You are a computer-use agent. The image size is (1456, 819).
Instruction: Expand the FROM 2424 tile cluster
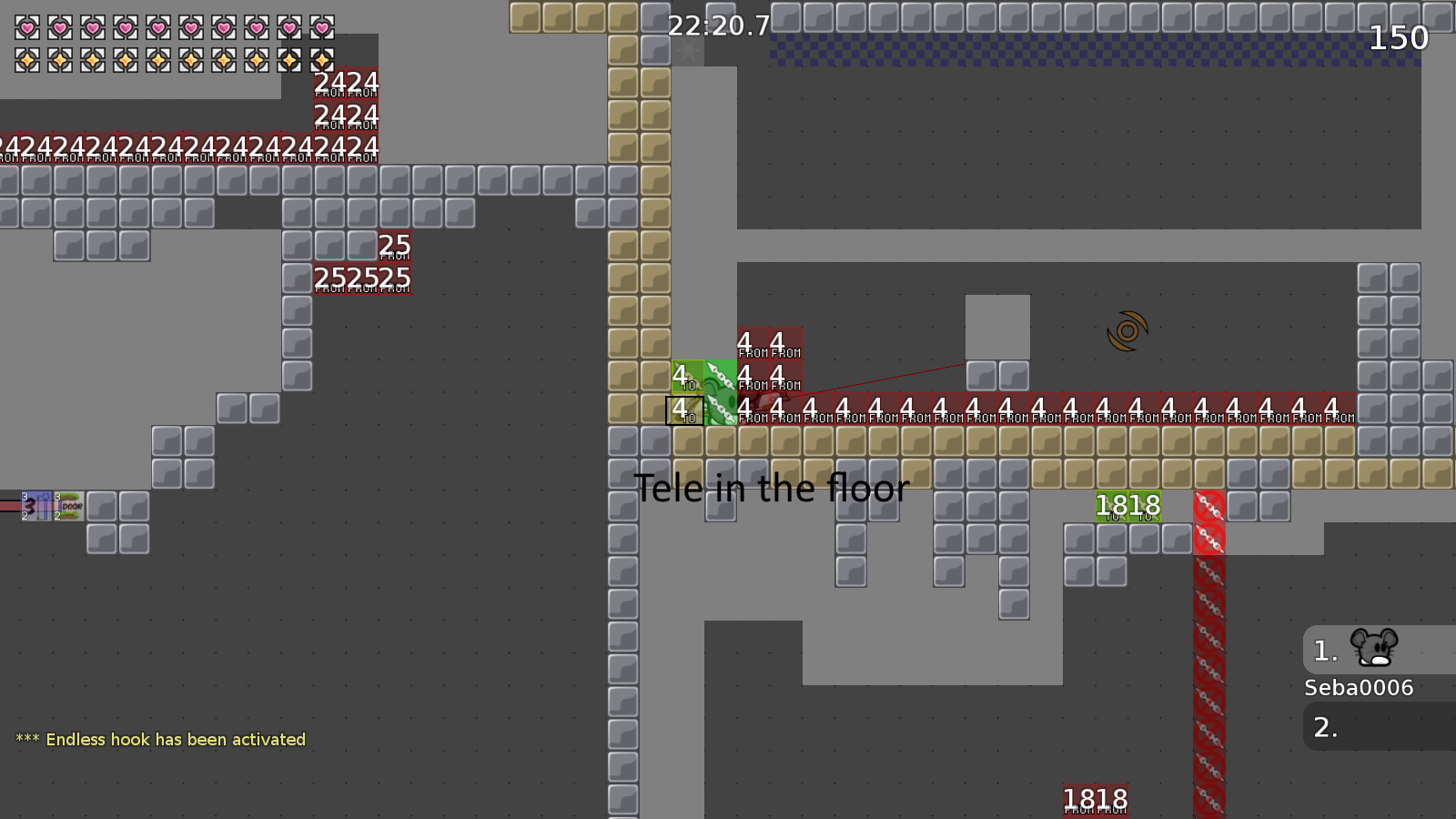pyautogui.click(x=347, y=98)
